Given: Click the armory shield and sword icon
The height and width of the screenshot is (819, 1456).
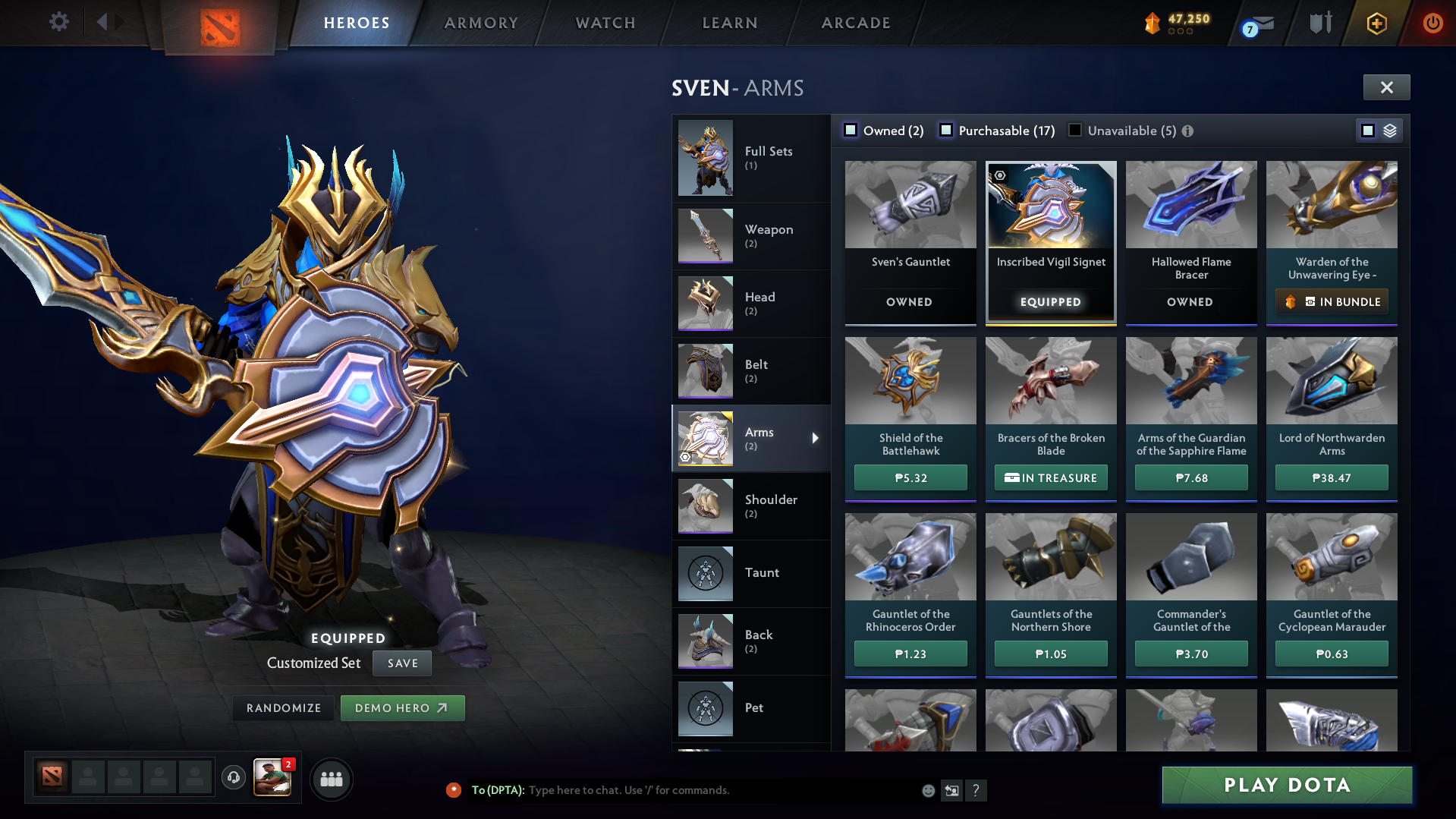Looking at the screenshot, I should [x=1320, y=22].
